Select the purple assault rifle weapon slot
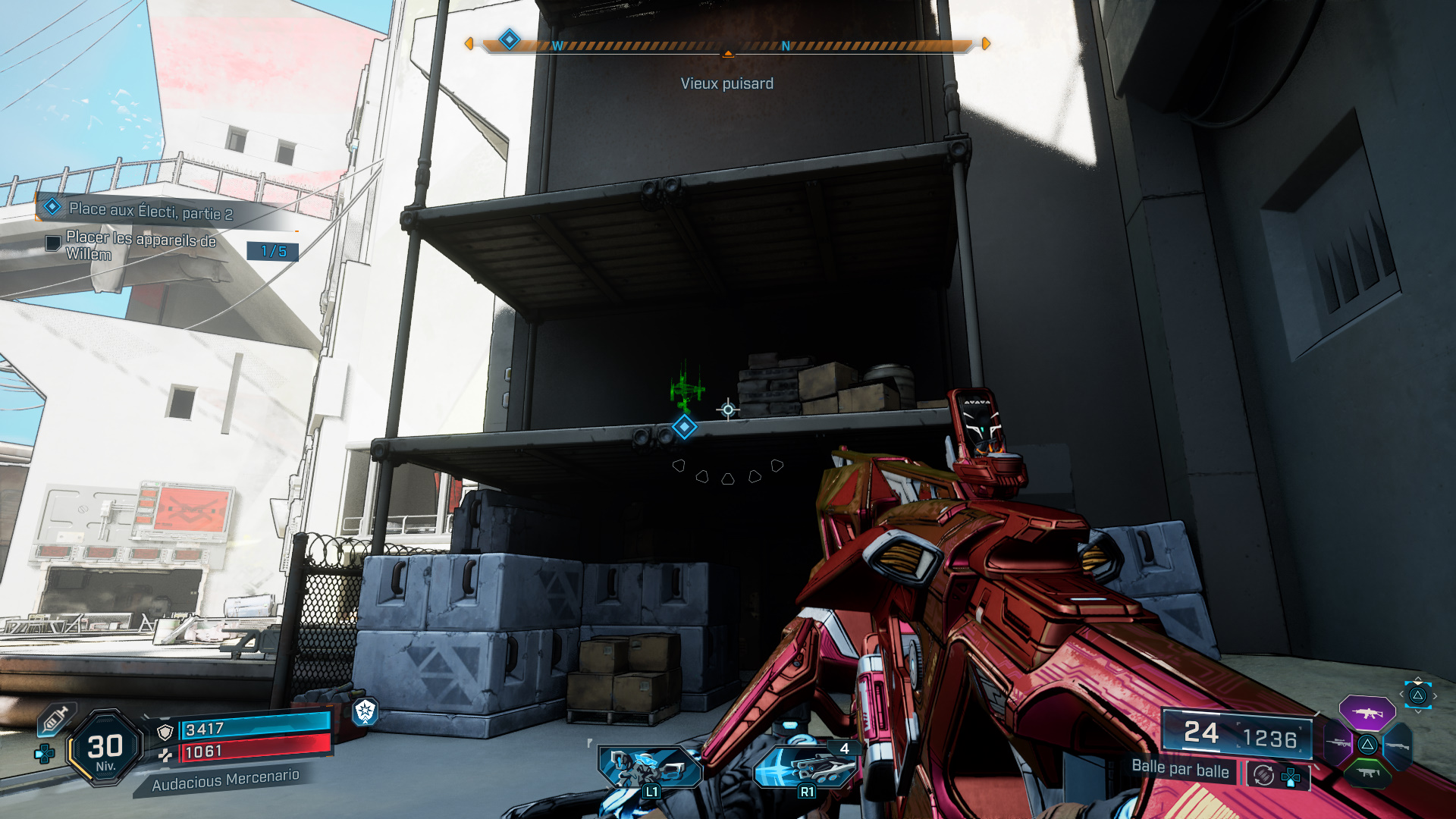This screenshot has height=819, width=1456. (1367, 714)
